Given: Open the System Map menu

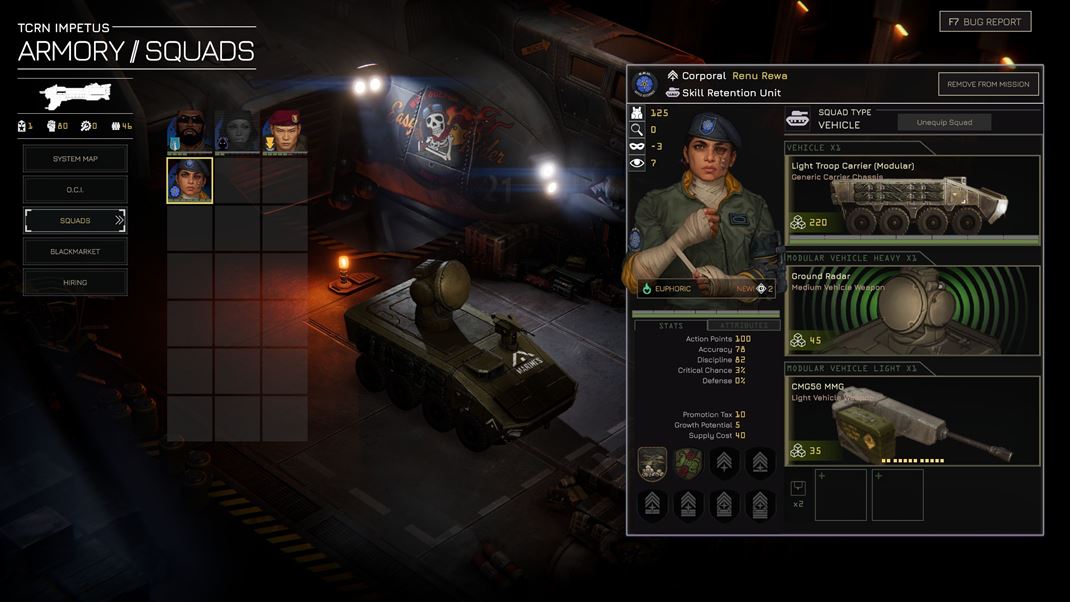Looking at the screenshot, I should coord(75,159).
